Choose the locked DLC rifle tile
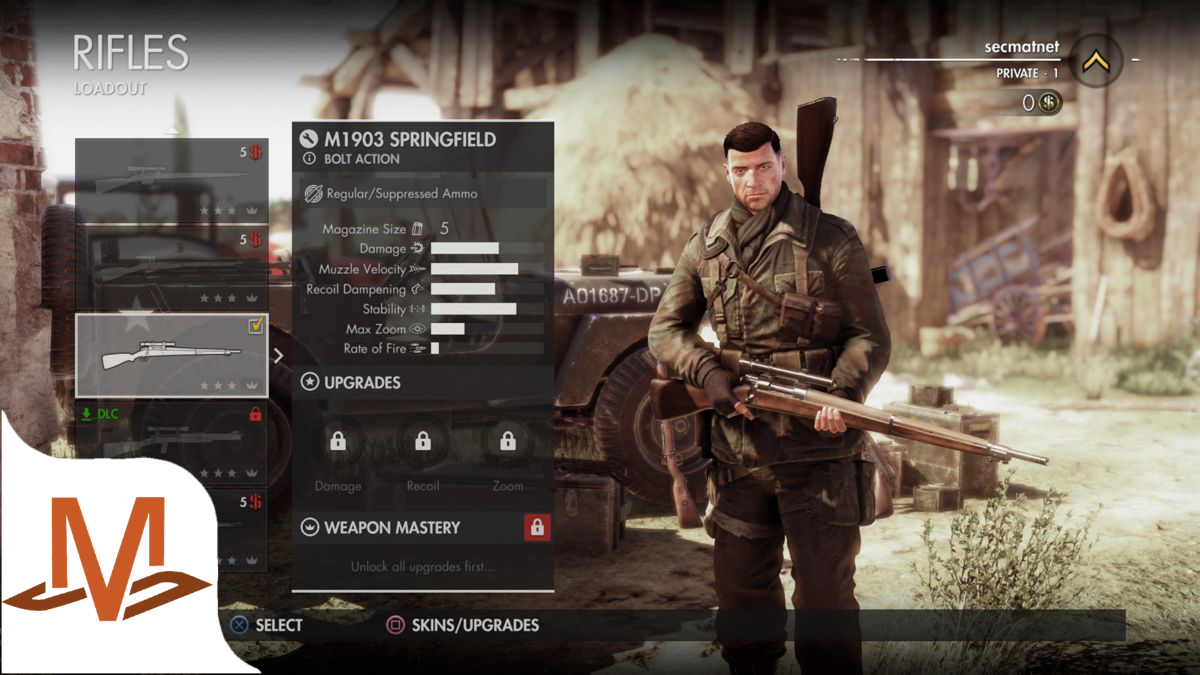The image size is (1200, 675). [x=171, y=442]
